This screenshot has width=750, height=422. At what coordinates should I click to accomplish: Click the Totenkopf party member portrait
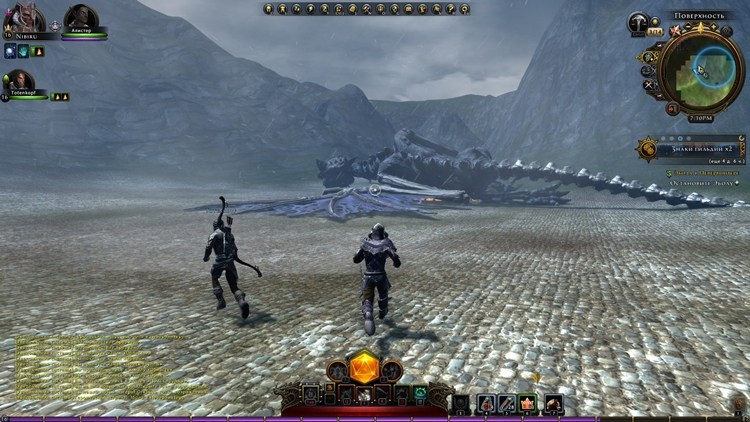point(21,81)
